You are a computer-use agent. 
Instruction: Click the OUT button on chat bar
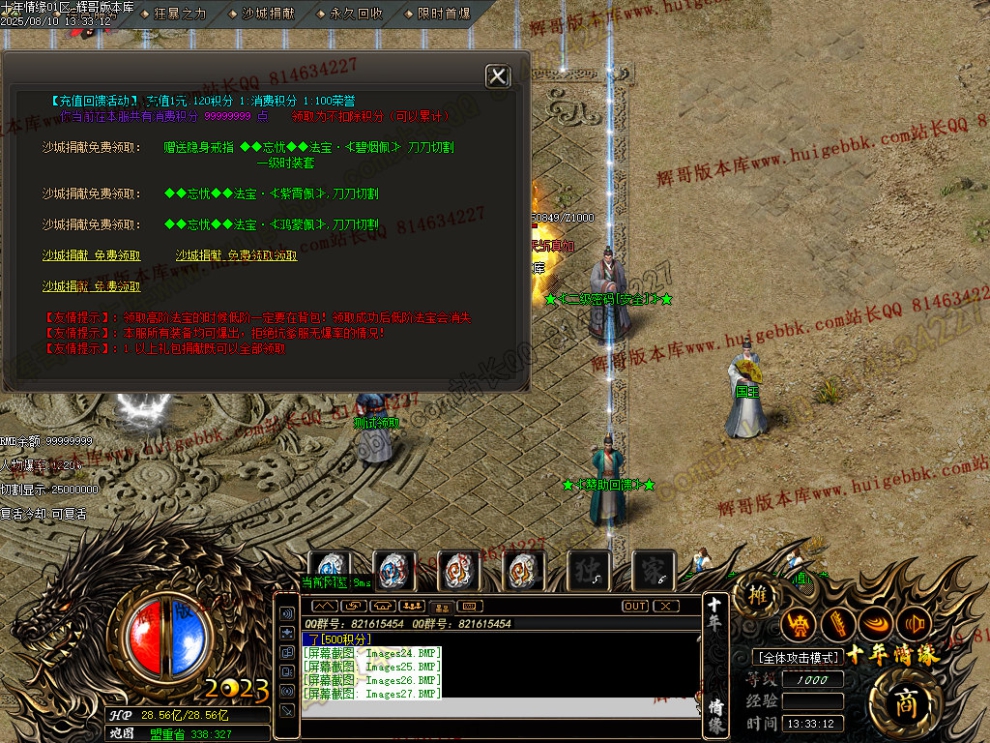click(x=635, y=606)
